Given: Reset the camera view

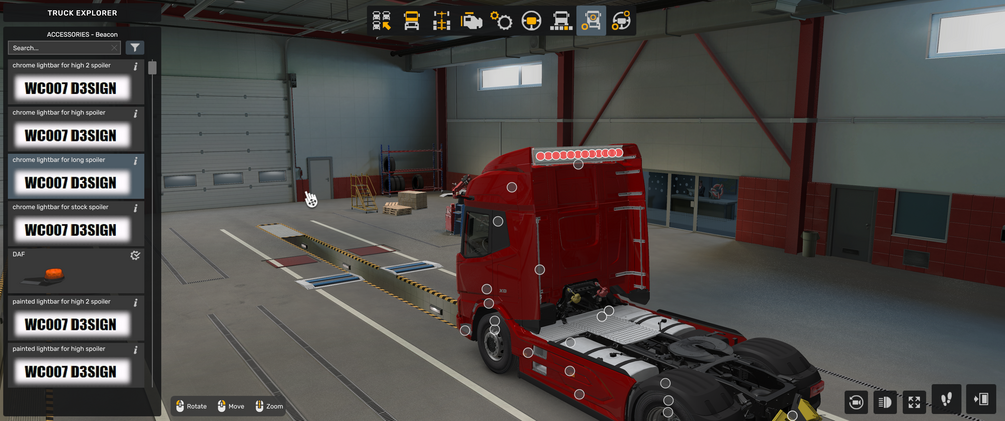Looking at the screenshot, I should click(855, 402).
